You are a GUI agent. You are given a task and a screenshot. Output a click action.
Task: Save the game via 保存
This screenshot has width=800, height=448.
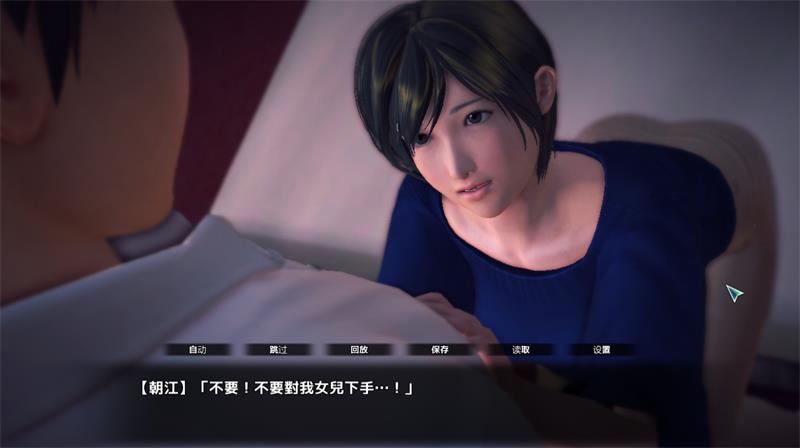click(x=440, y=350)
